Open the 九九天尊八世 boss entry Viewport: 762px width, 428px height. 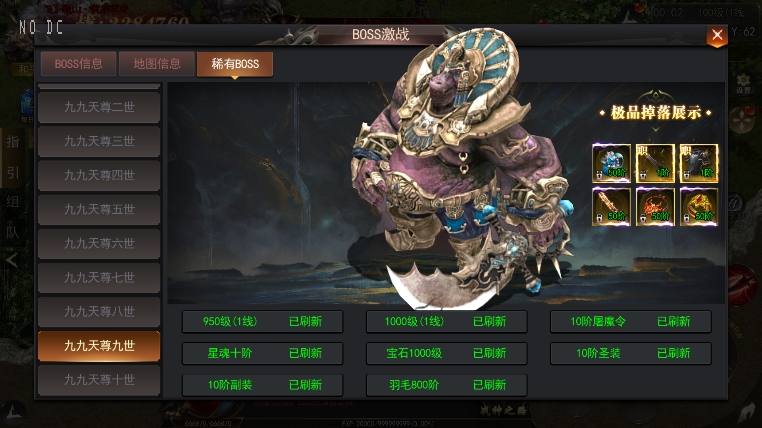(99, 311)
